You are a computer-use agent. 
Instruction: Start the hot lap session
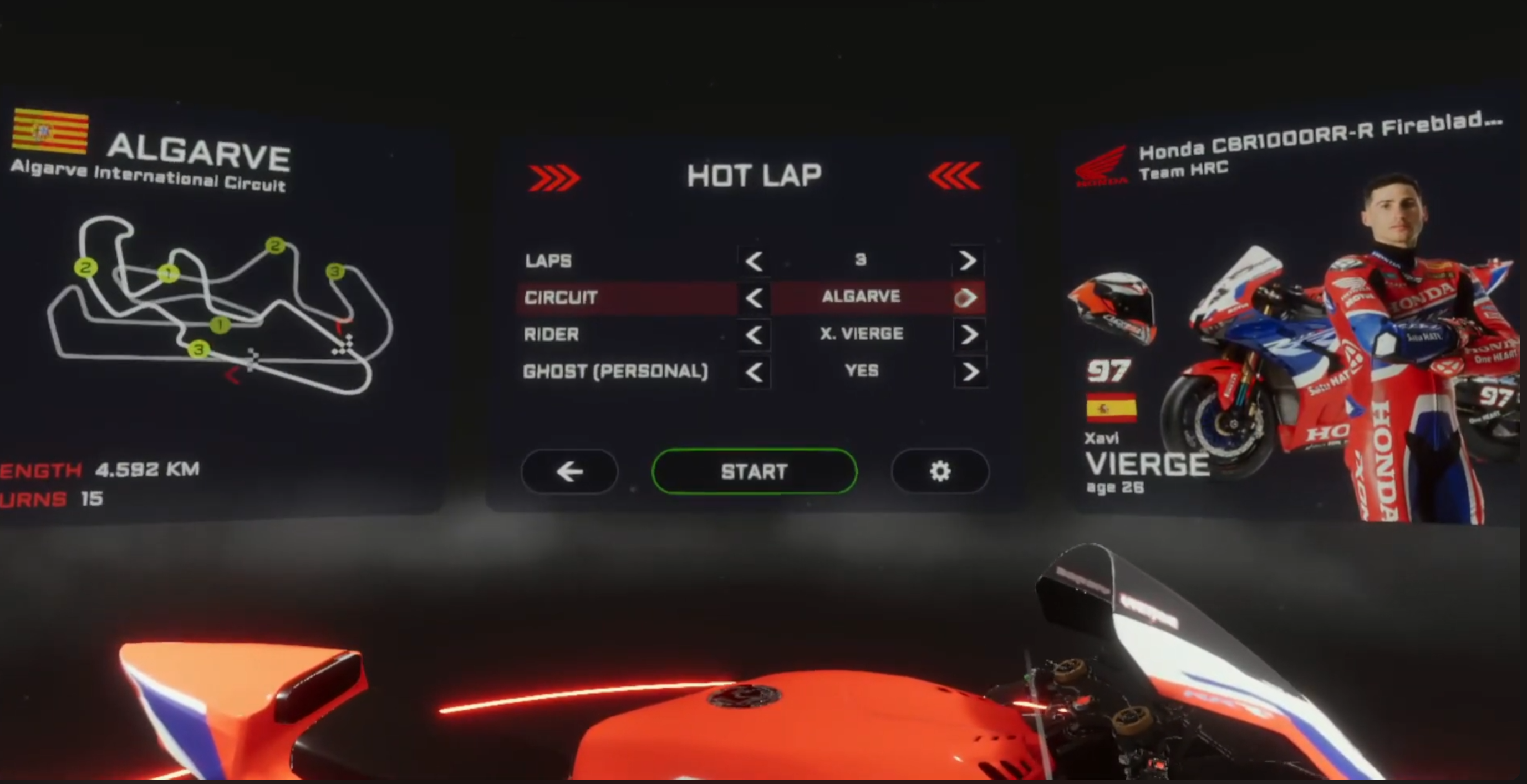(x=754, y=471)
